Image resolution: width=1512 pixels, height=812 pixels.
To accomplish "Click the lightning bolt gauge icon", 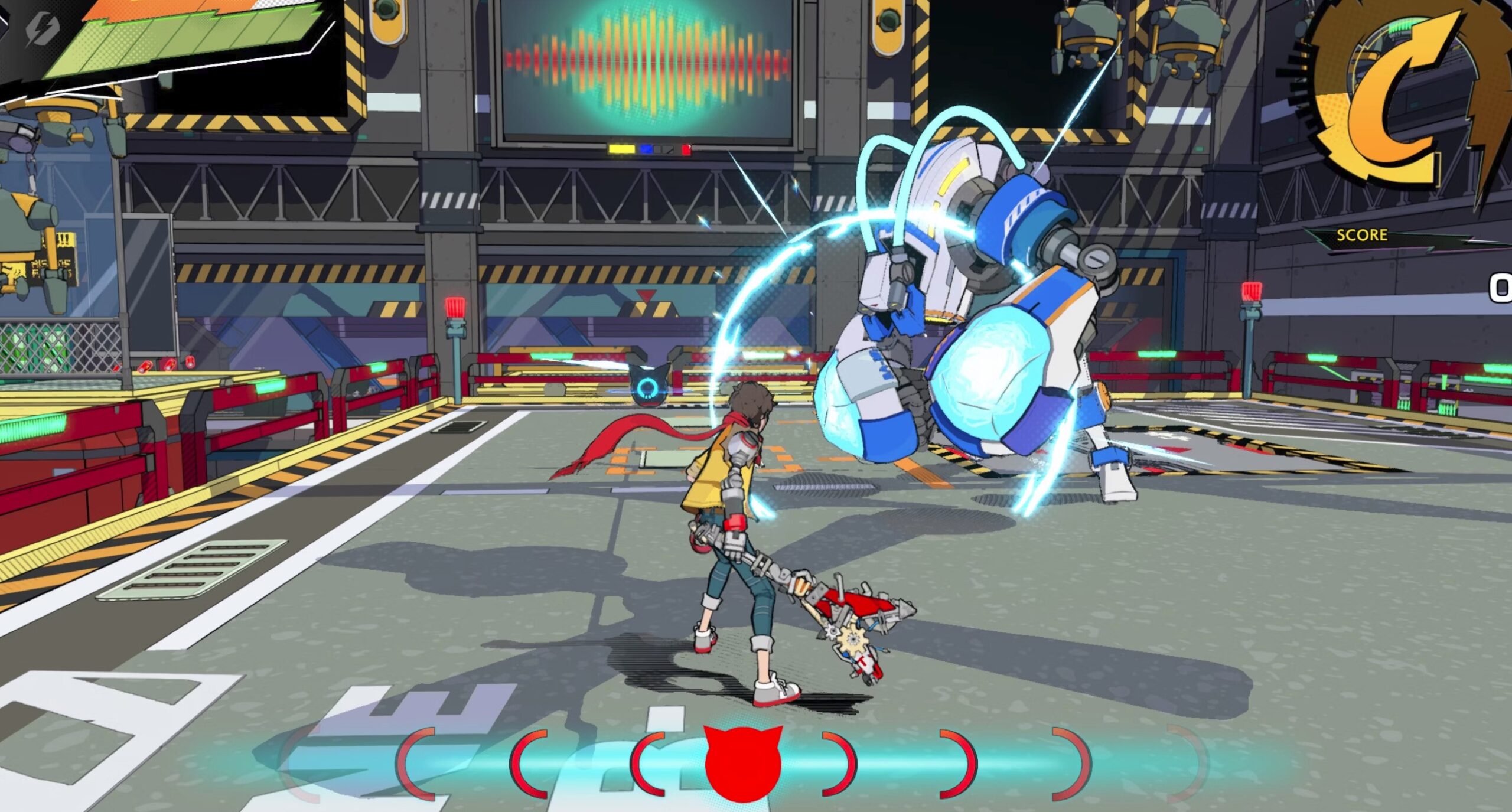I will click(x=43, y=28).
